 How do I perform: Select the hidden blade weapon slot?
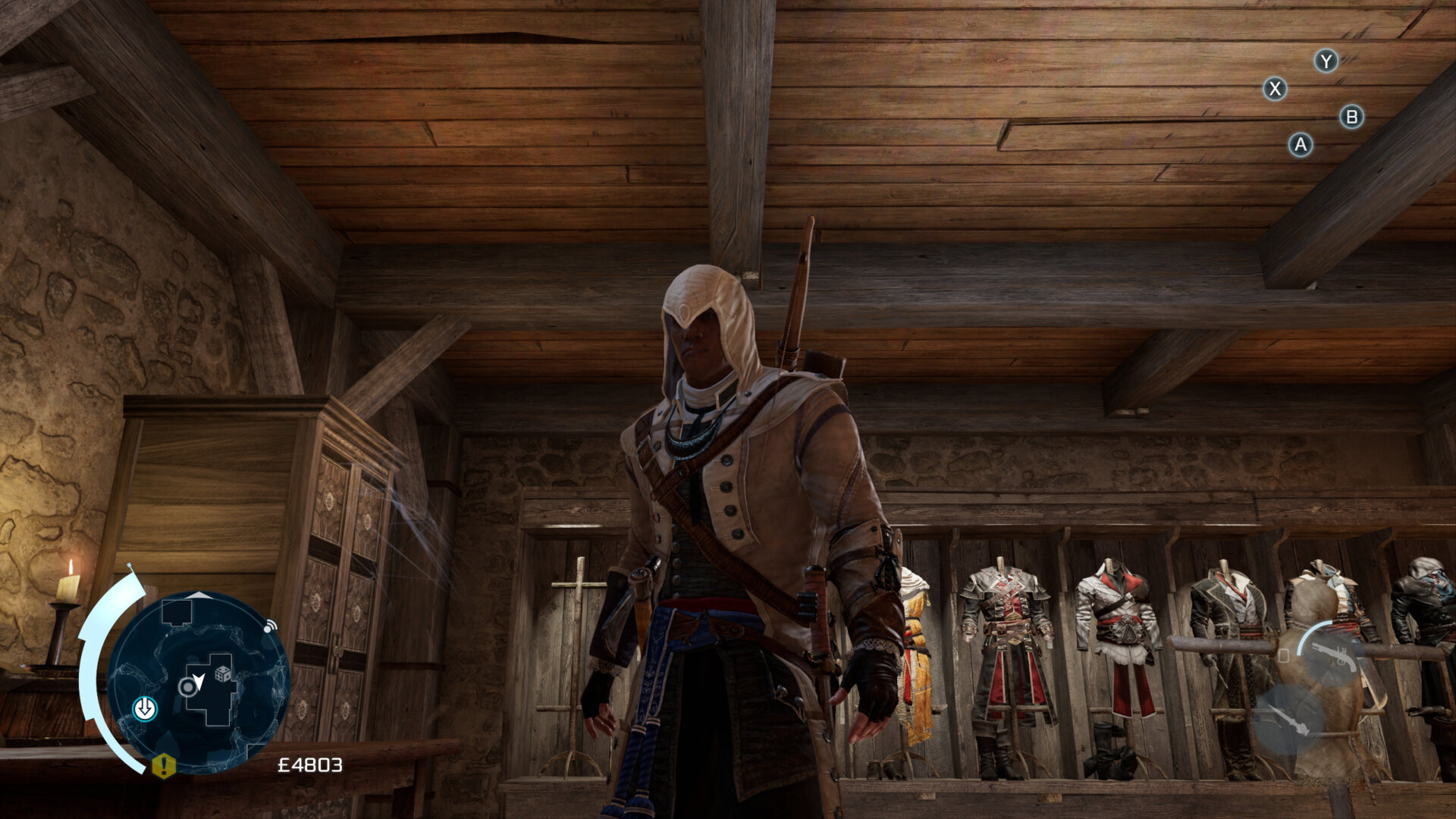point(1288,719)
